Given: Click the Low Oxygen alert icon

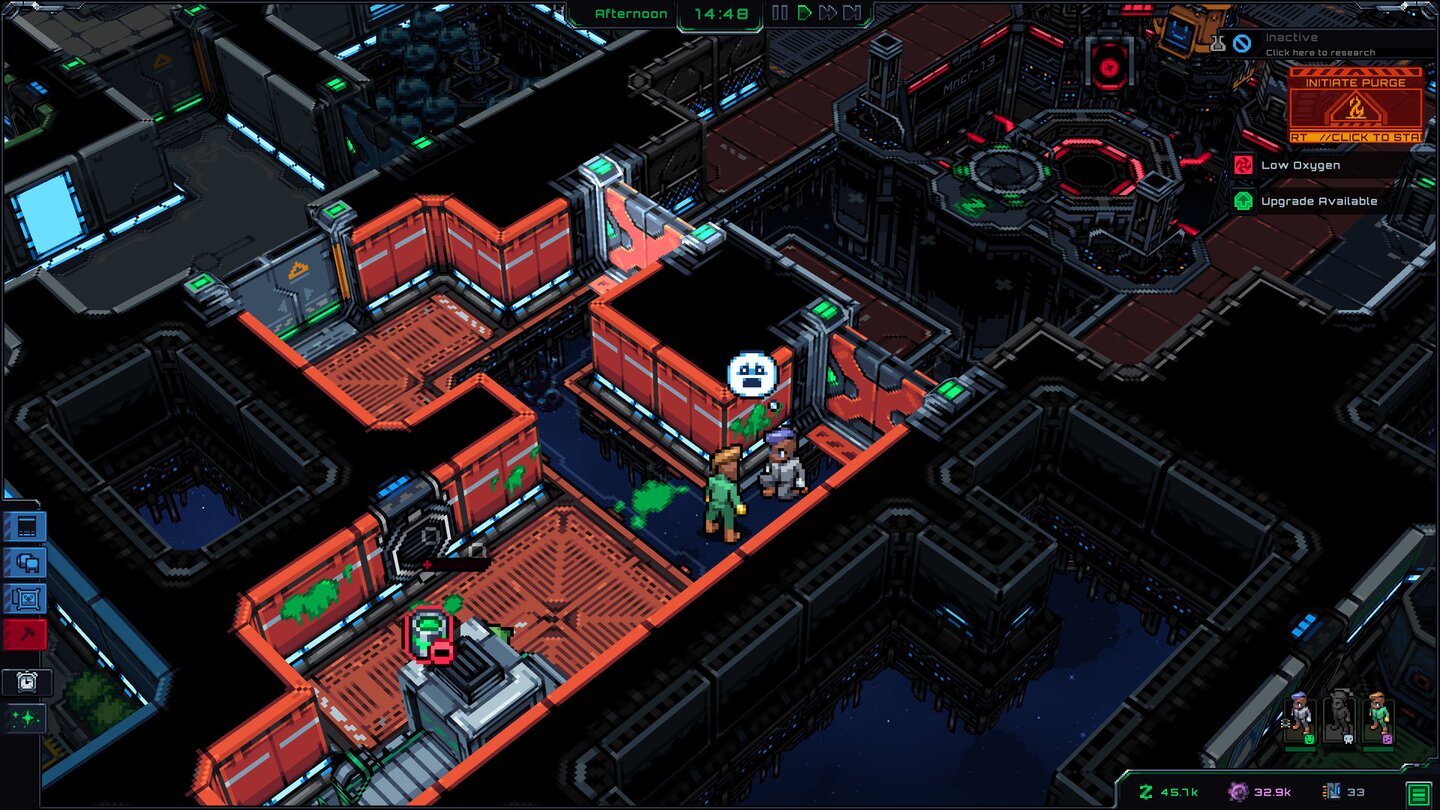Looking at the screenshot, I should pos(1243,165).
